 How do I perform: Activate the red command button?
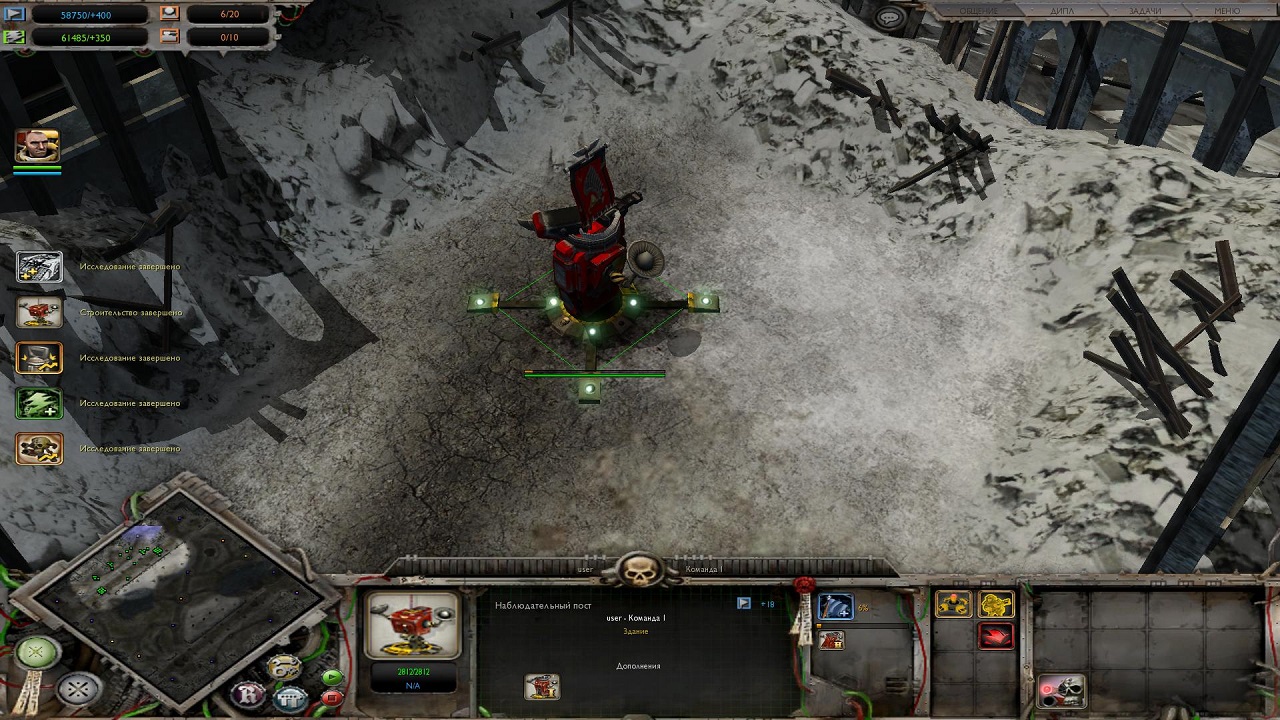[996, 636]
